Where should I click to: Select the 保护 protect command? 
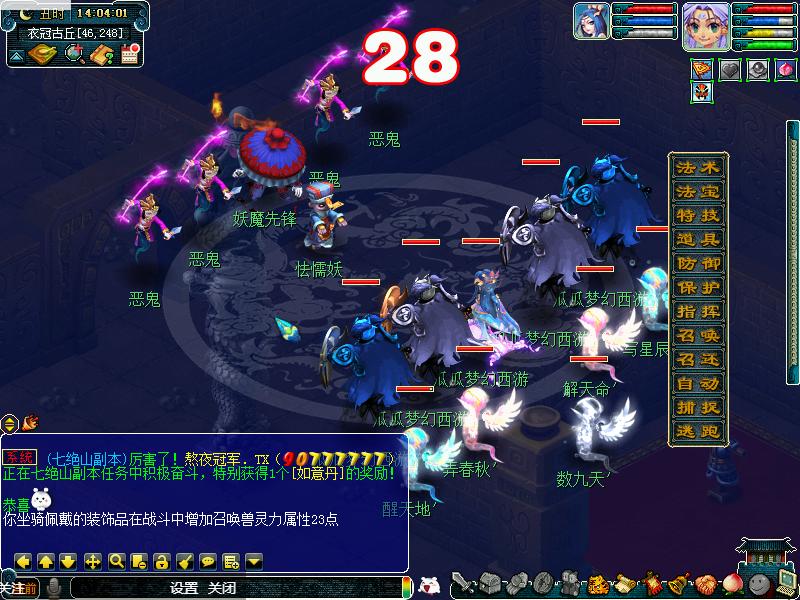[697, 287]
